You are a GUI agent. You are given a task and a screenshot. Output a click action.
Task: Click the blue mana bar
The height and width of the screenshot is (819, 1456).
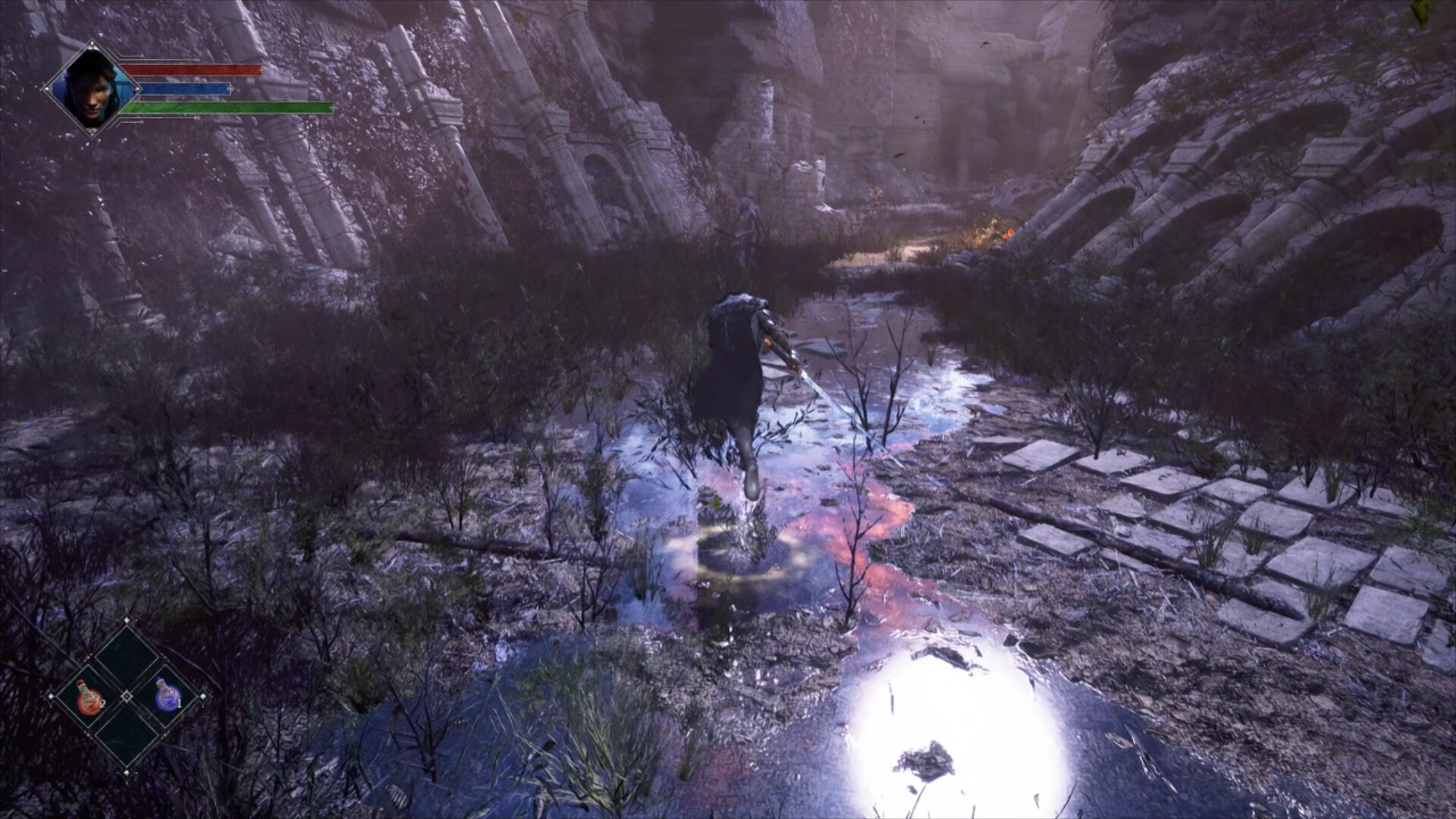click(x=184, y=89)
